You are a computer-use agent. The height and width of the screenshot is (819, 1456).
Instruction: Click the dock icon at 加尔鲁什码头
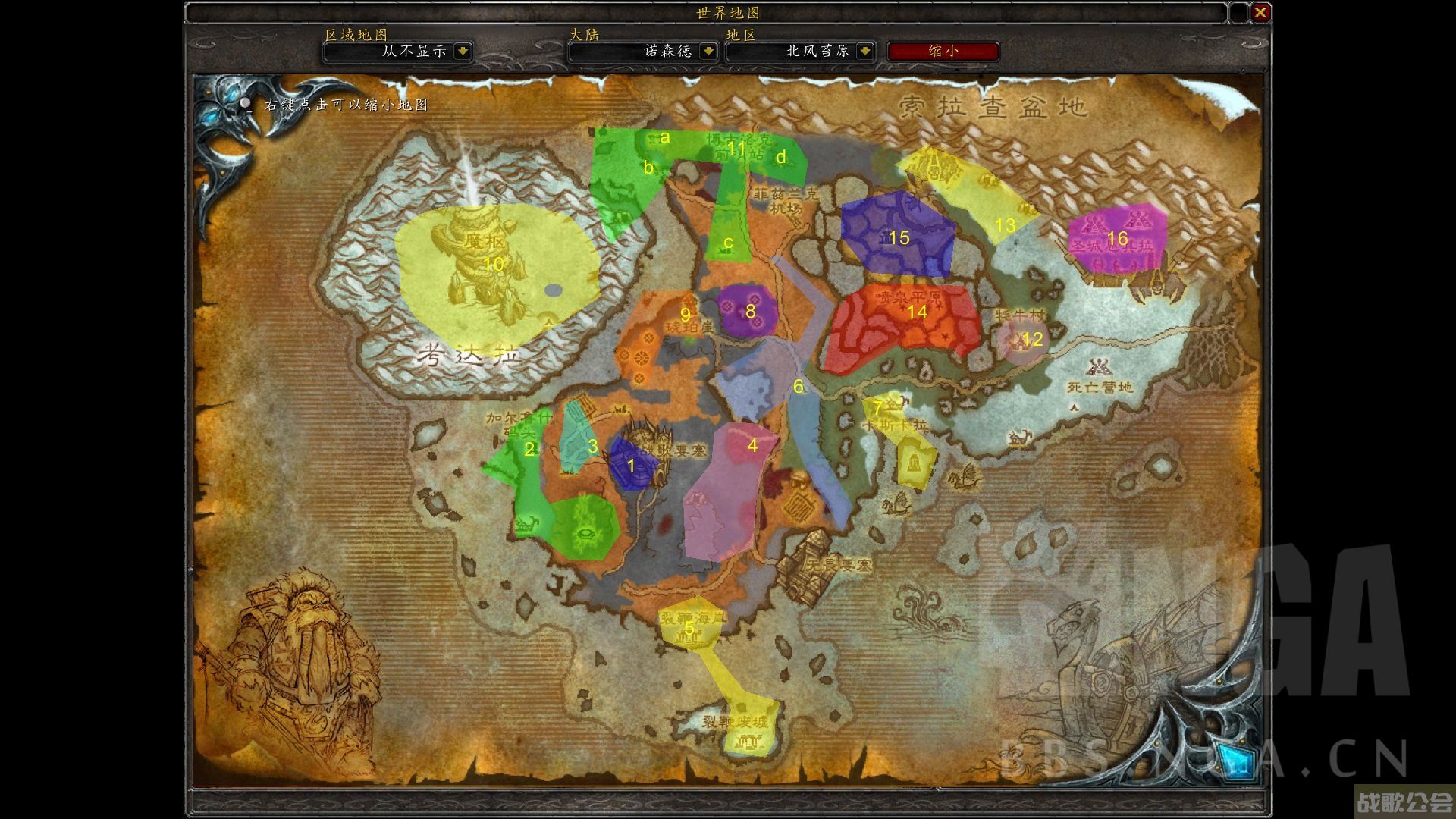(495, 441)
